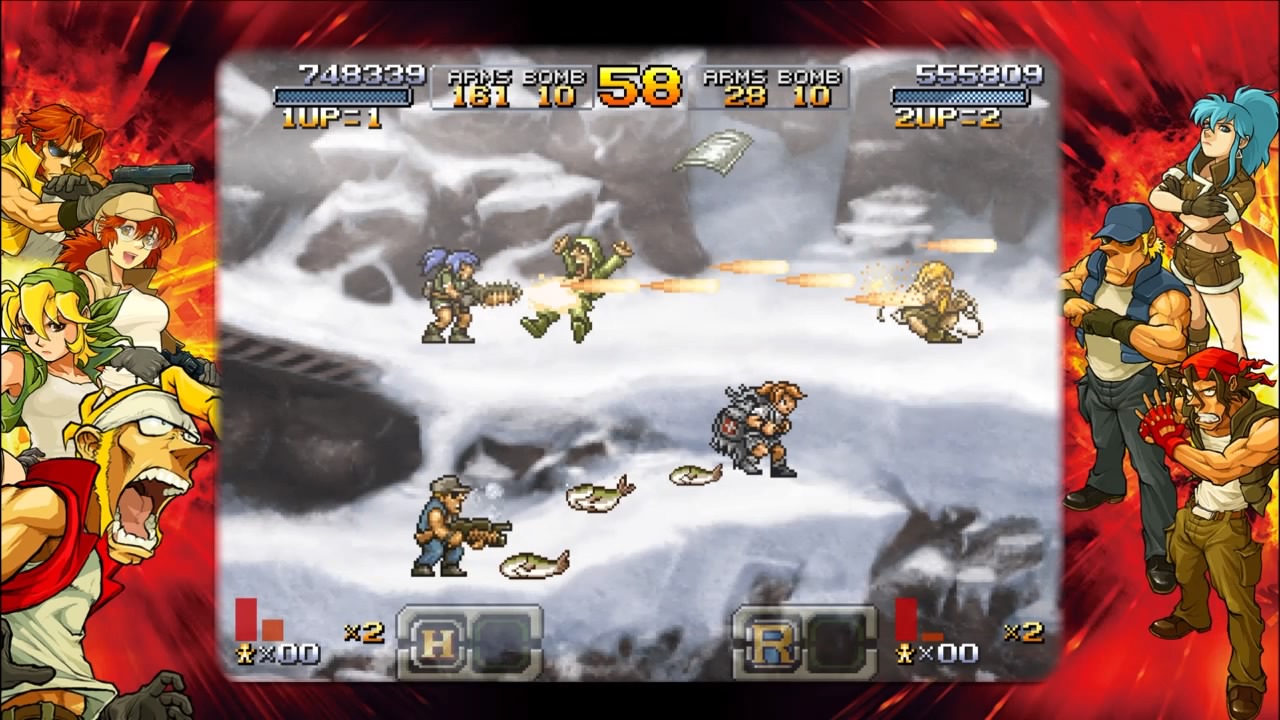Viewport: 1280px width, 720px height.
Task: Click the ARMS 161 ammo counter
Action: tap(483, 94)
